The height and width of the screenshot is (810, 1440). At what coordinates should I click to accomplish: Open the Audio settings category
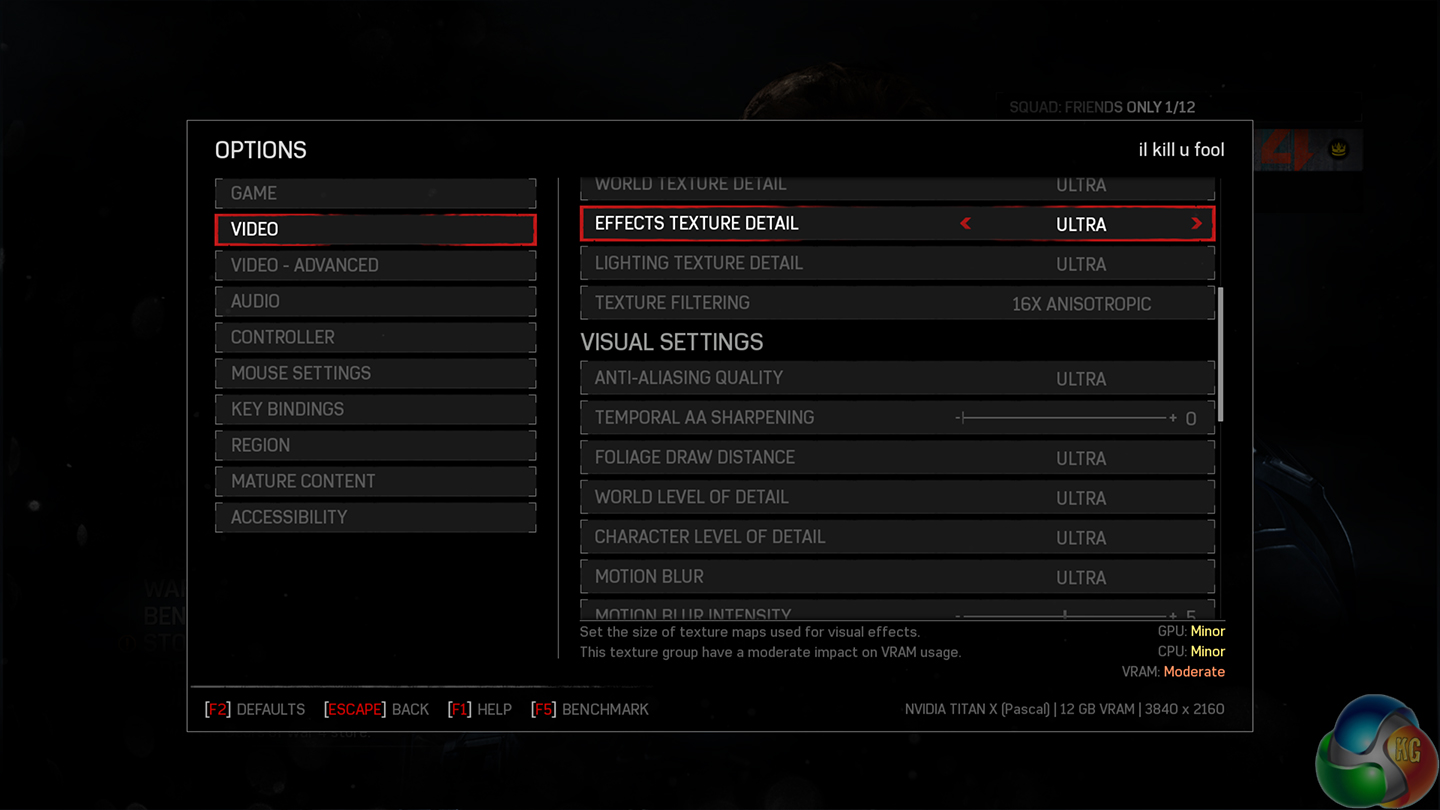pyautogui.click(x=375, y=301)
